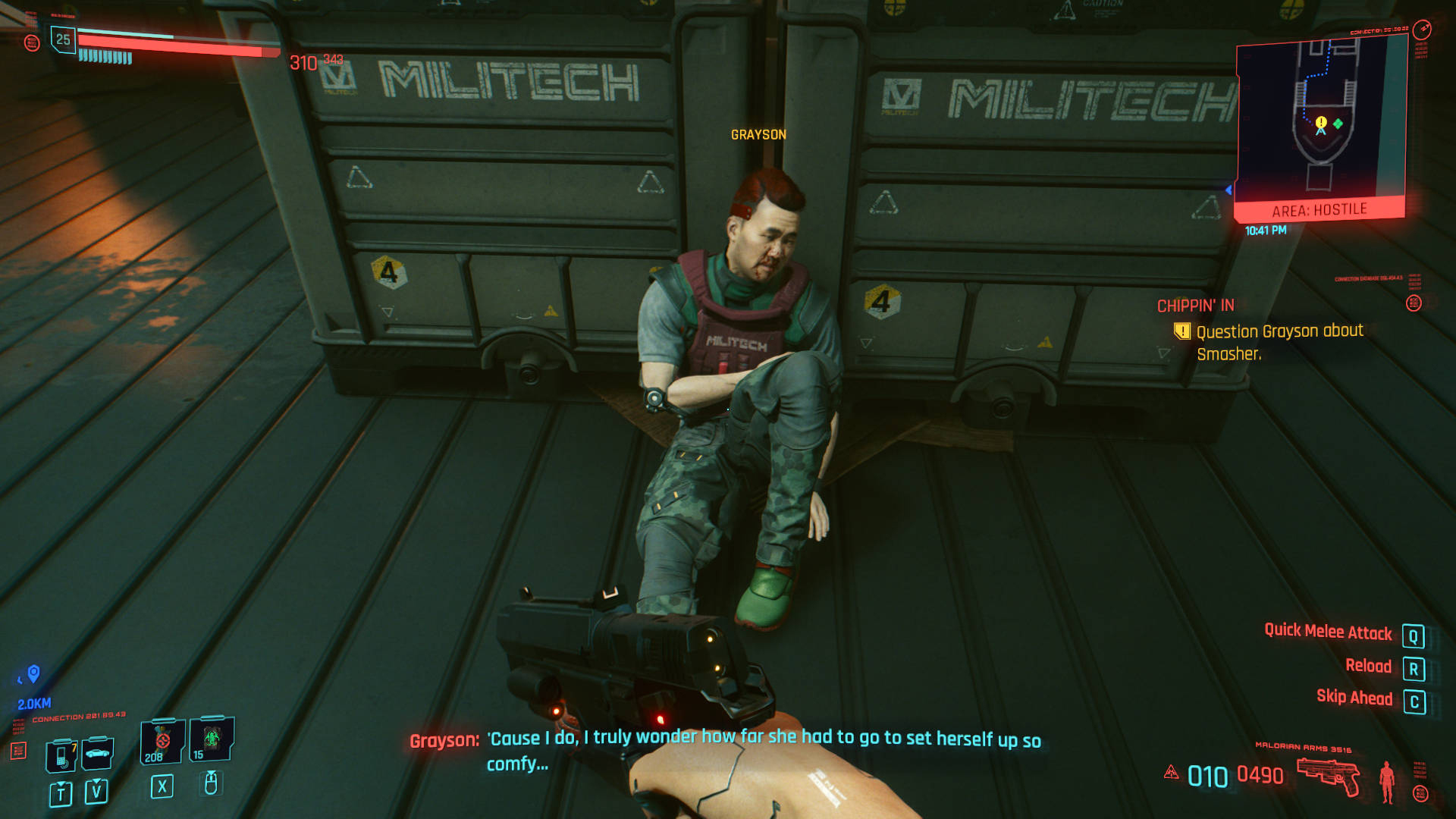Image resolution: width=1456 pixels, height=819 pixels.
Task: Expand the chevron above the V keybind
Action: 97,781
